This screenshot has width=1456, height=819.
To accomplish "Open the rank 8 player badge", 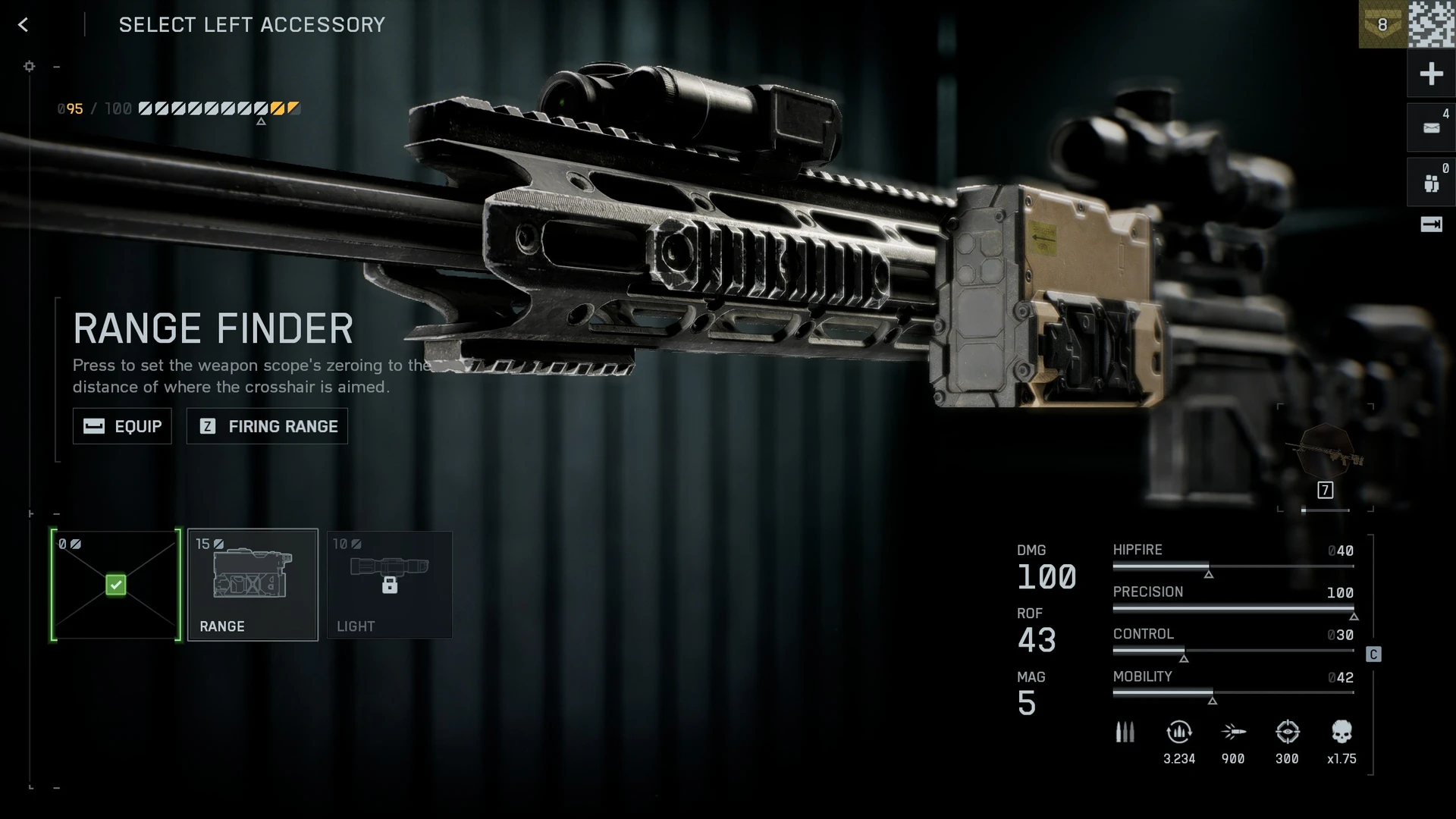I will [1382, 25].
